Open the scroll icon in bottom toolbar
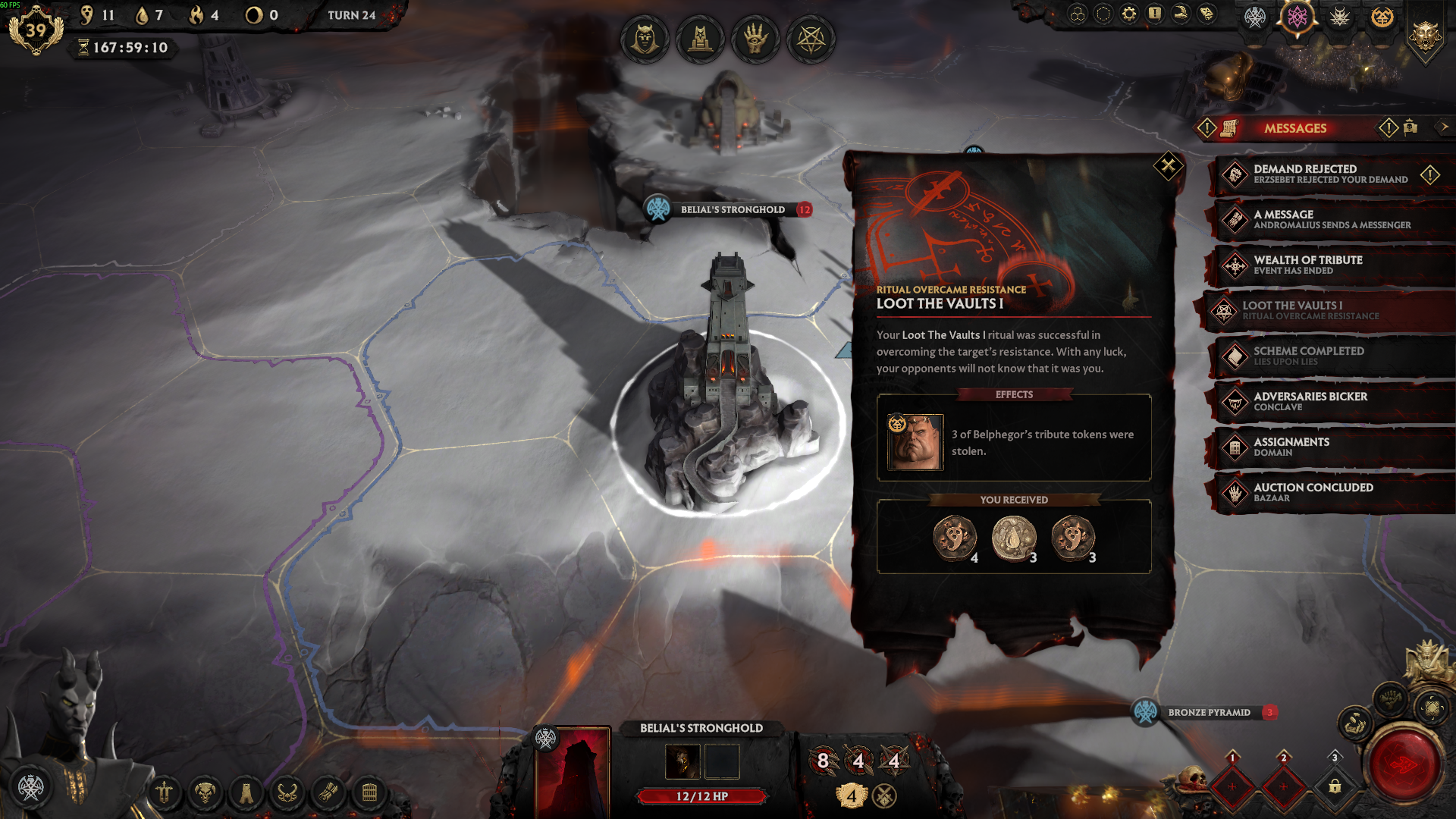Screen dimensions: 1456x819 tap(328, 793)
